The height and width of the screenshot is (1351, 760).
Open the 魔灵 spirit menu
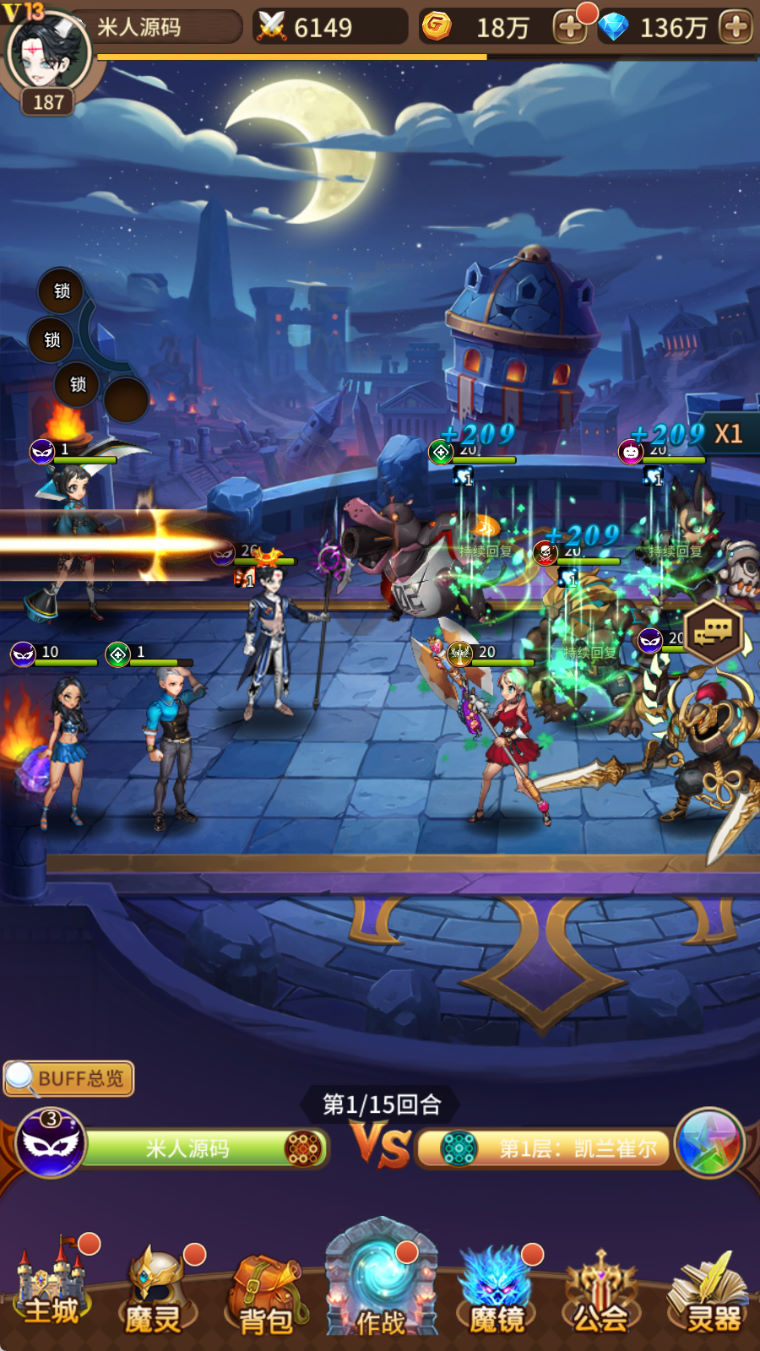[x=155, y=1292]
